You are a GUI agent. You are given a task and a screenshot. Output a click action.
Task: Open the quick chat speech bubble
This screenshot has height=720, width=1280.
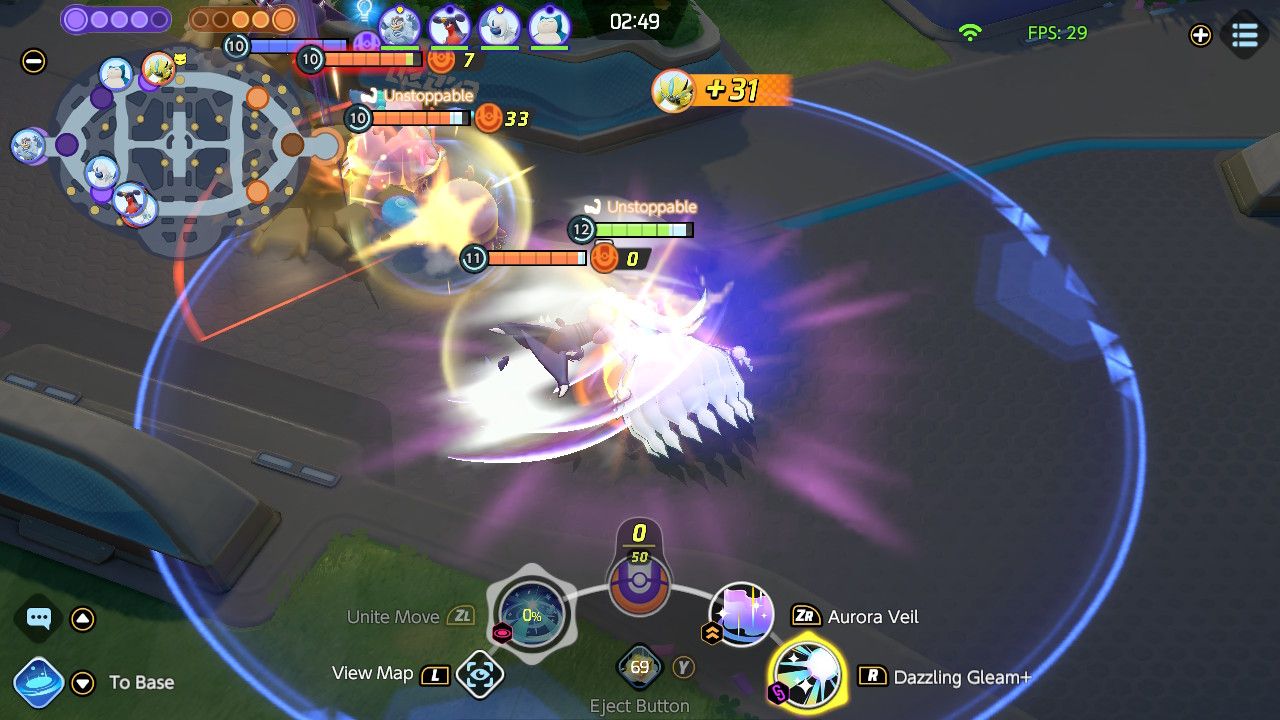[39, 618]
